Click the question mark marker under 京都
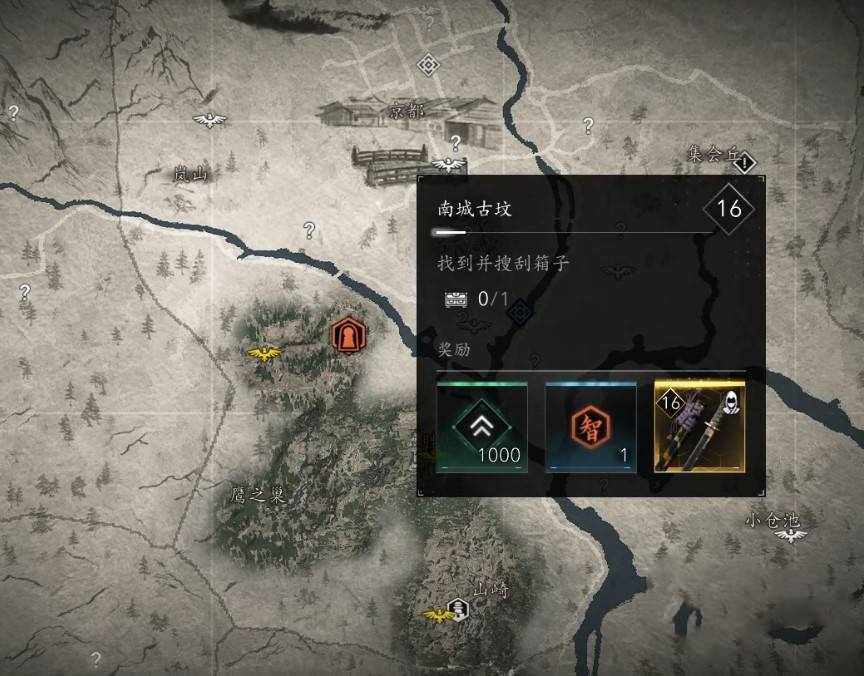This screenshot has width=864, height=676. [x=455, y=142]
